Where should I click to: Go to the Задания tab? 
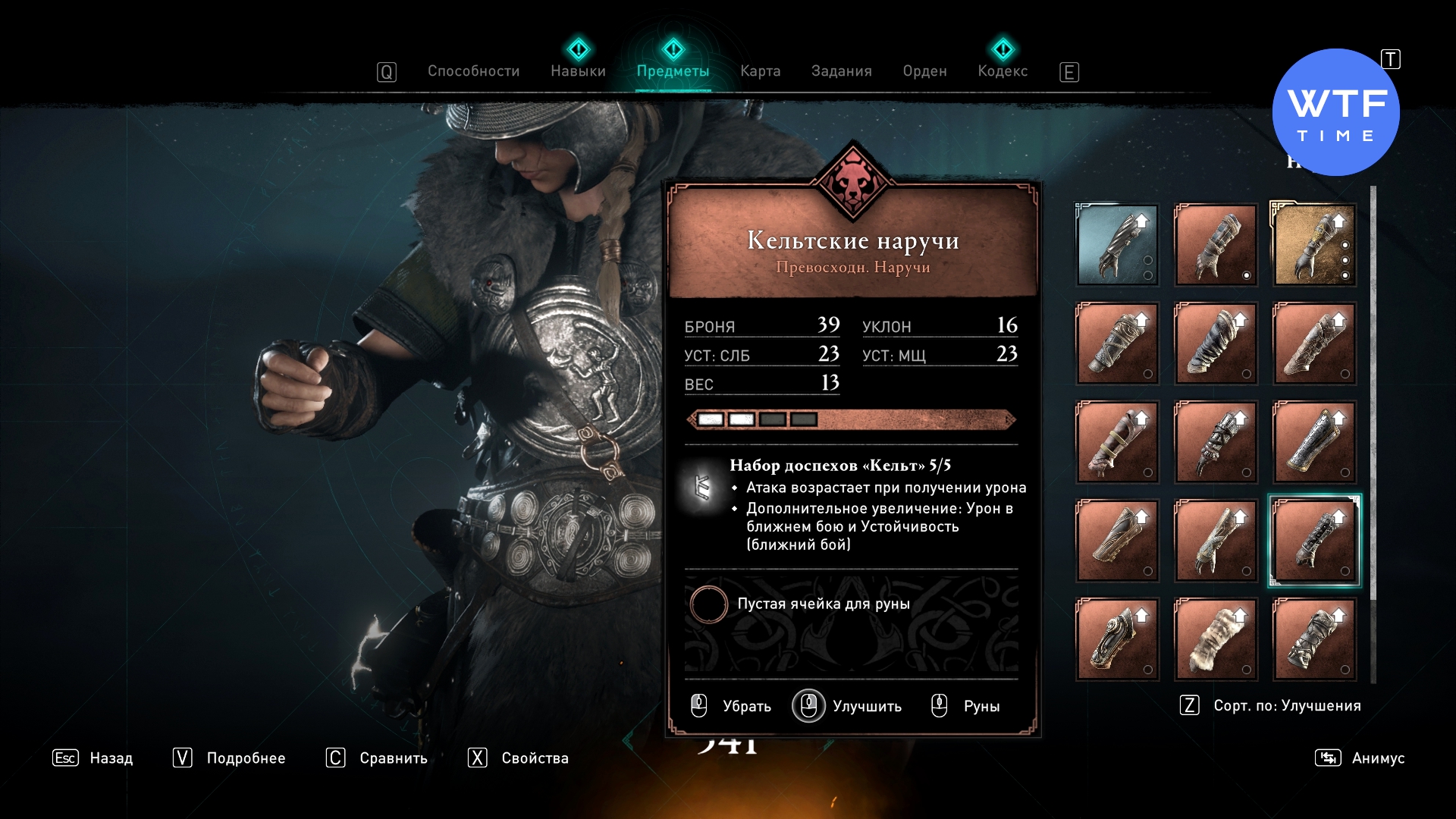click(841, 71)
